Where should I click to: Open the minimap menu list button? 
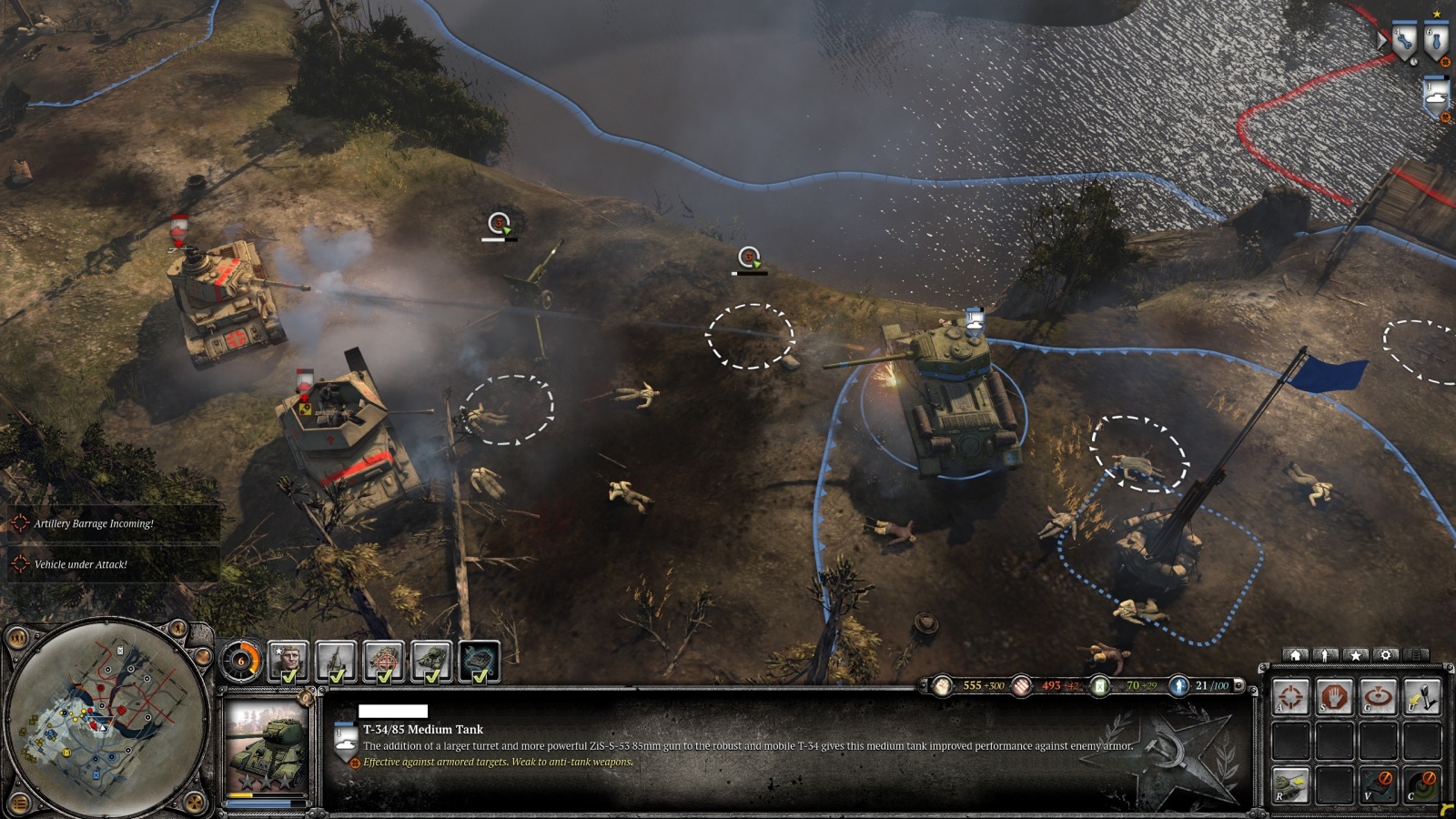(x=18, y=804)
